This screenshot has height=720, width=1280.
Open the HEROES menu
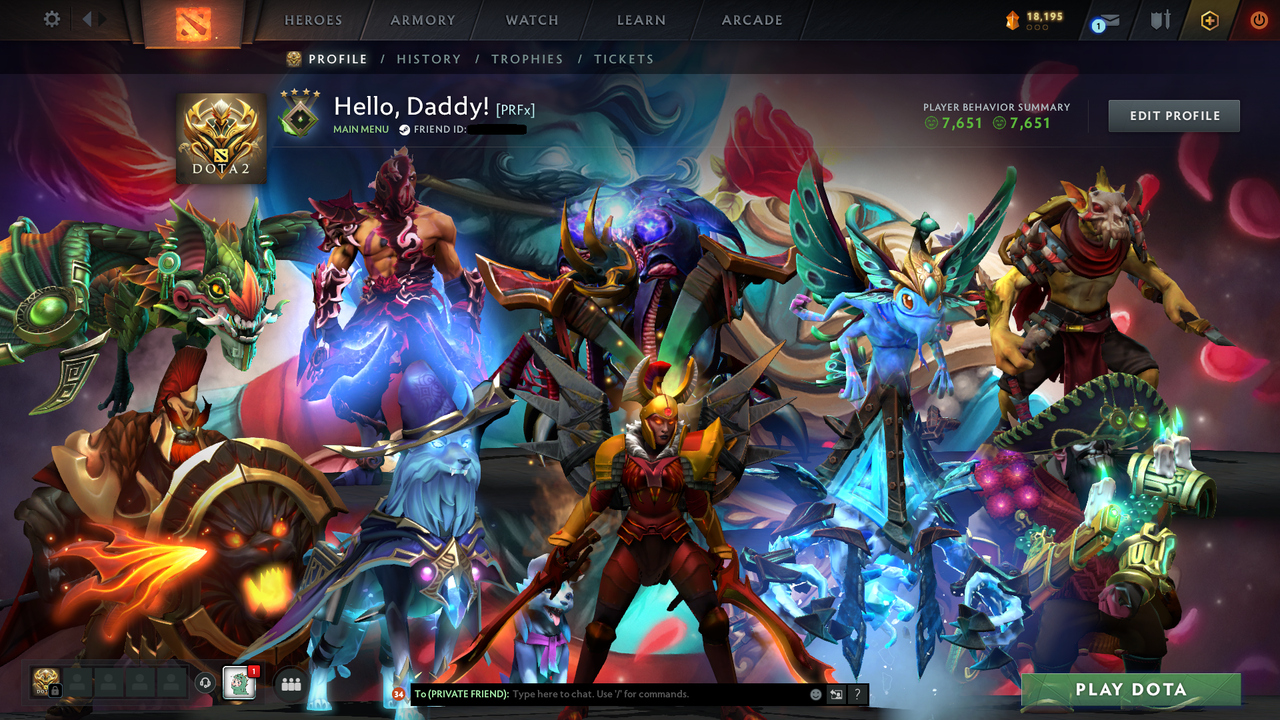click(313, 19)
